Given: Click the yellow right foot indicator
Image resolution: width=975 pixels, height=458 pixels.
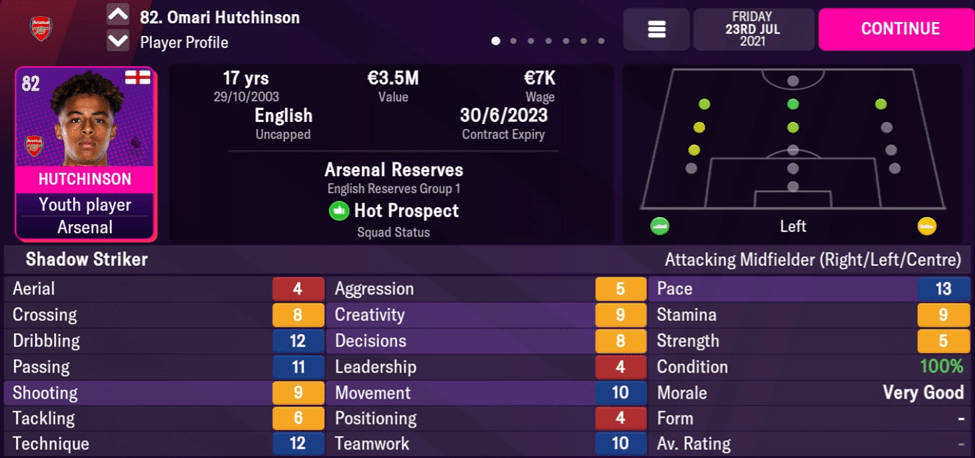Looking at the screenshot, I should [927, 226].
